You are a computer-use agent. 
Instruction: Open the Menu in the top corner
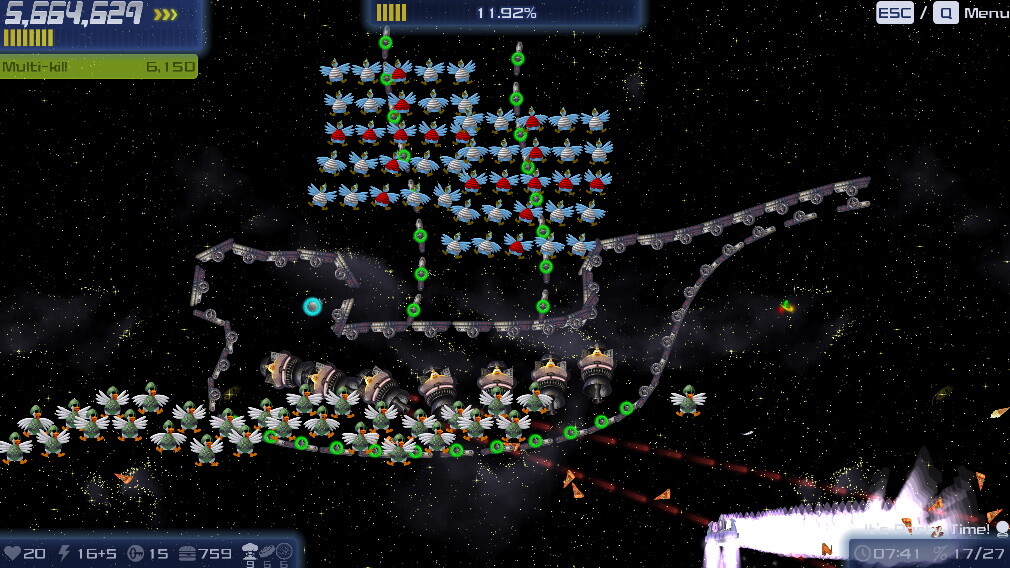coord(984,13)
